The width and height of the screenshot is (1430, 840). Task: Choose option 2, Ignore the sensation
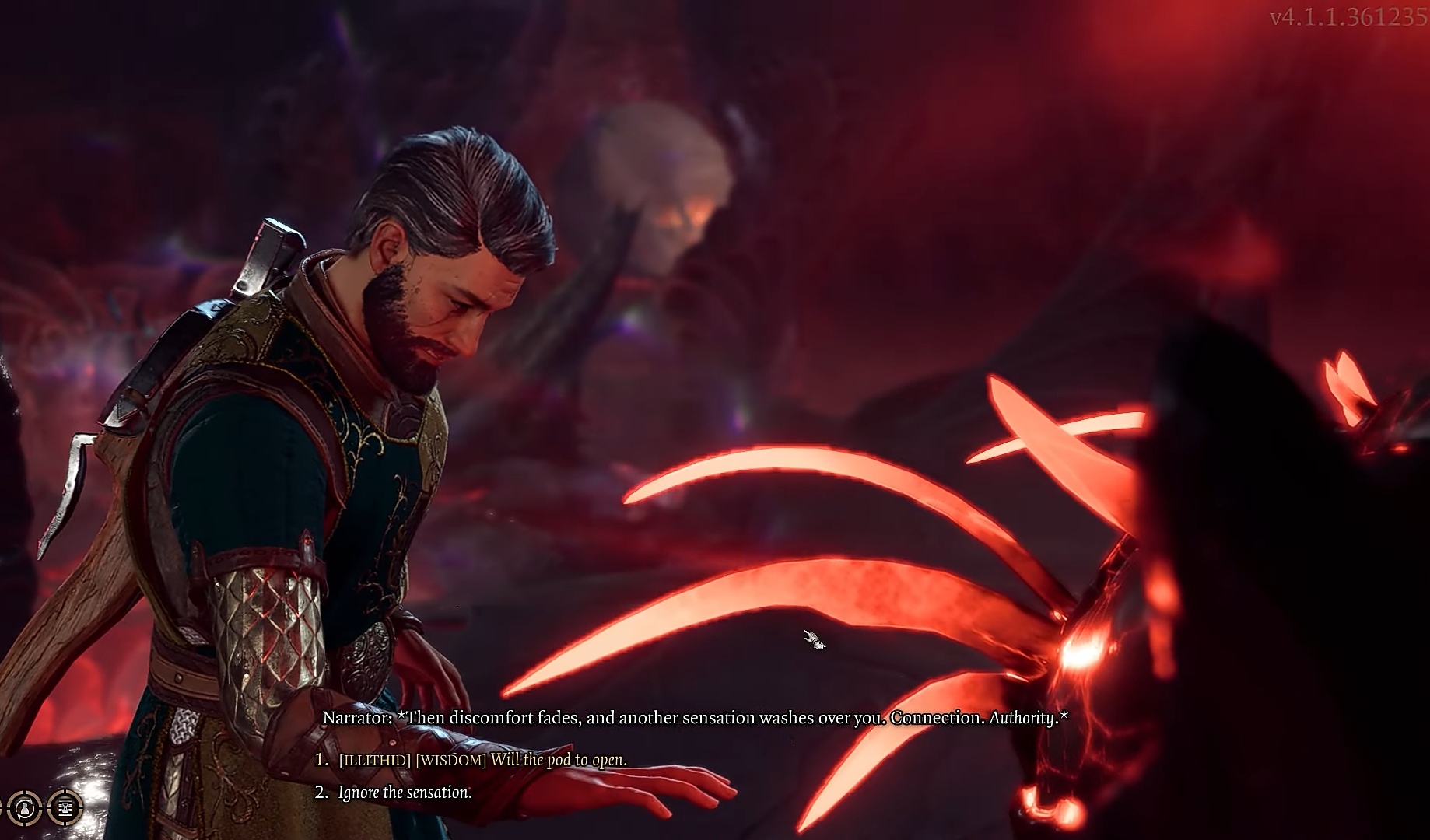pos(404,792)
